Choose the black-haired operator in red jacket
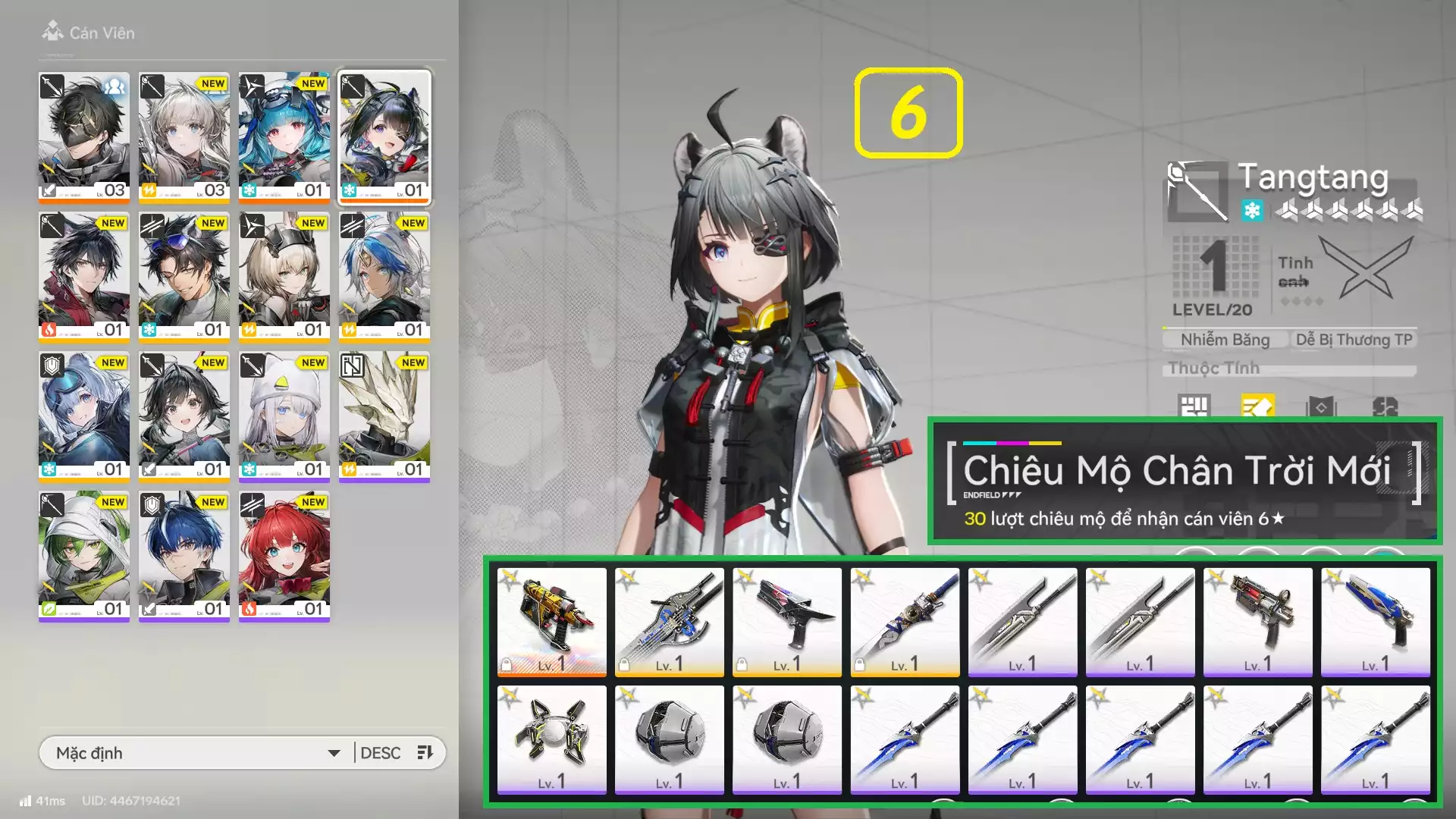 84,276
